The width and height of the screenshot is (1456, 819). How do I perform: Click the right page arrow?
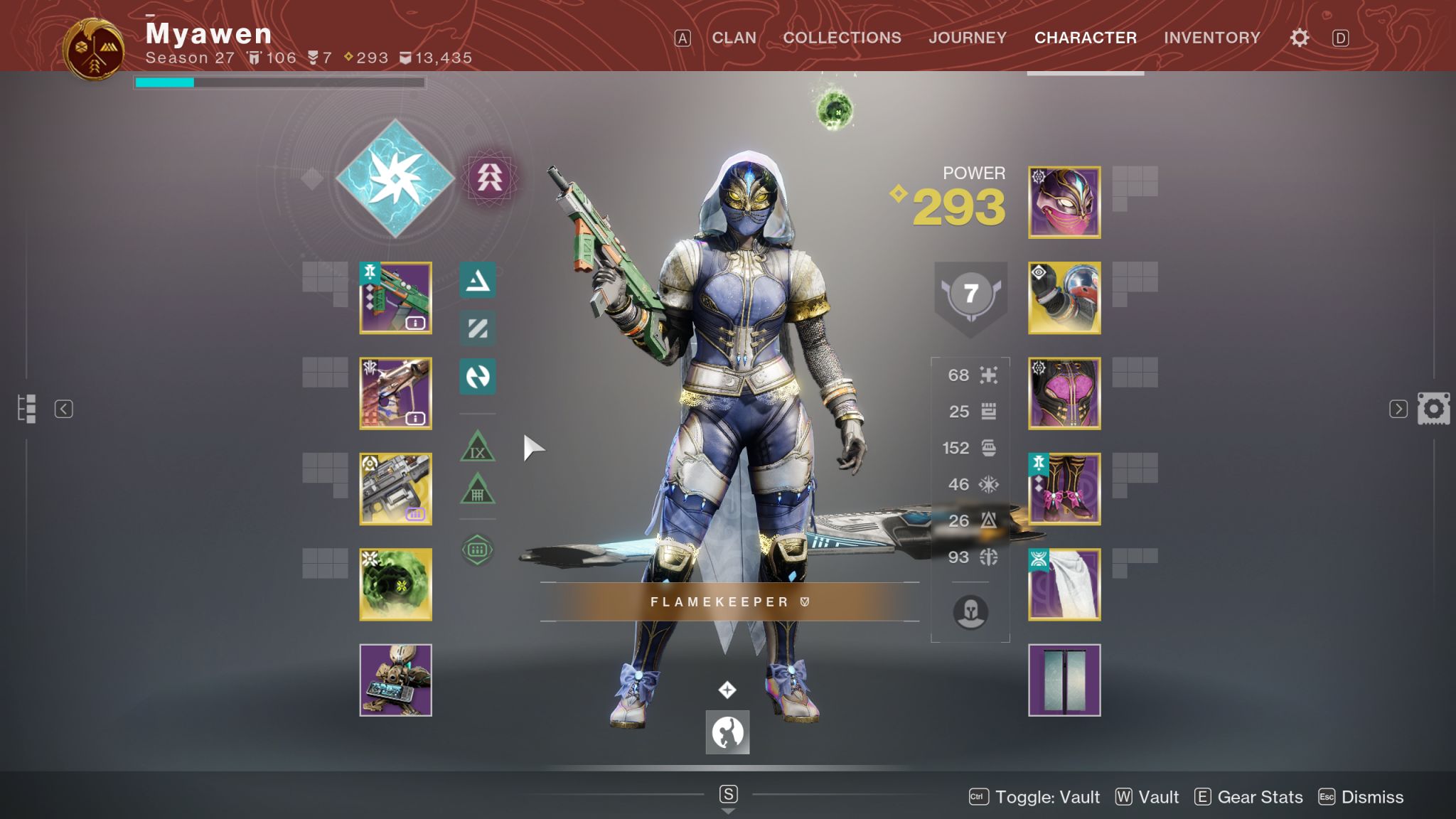tap(1398, 409)
